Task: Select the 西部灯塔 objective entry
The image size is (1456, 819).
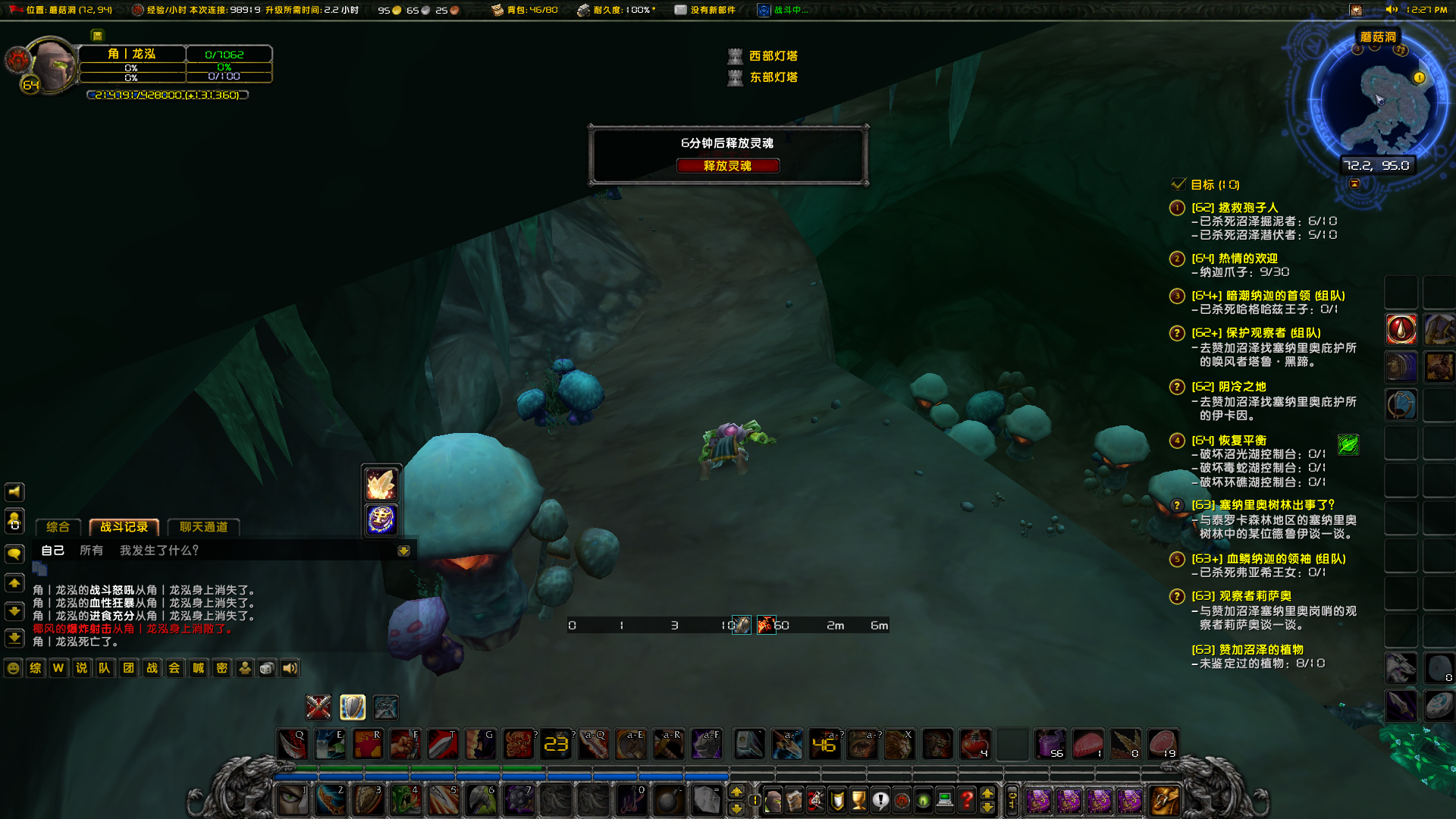Action: click(772, 56)
